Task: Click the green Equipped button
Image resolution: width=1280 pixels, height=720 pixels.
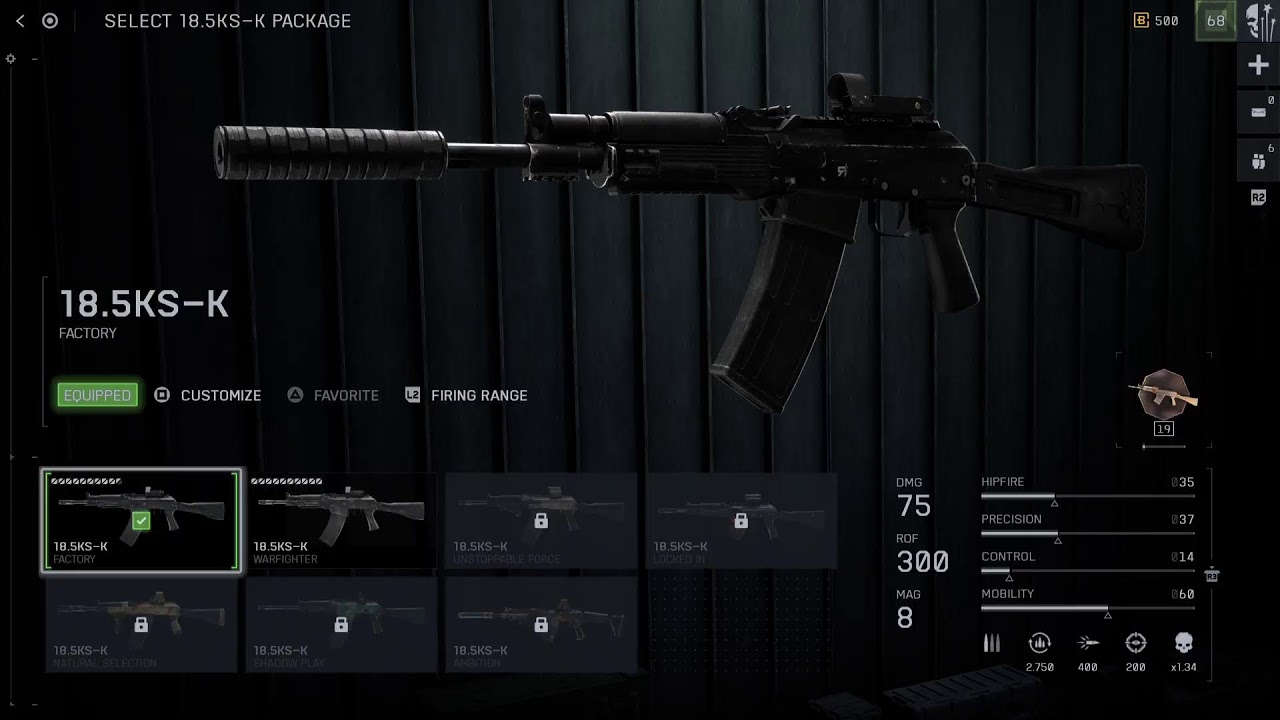Action: (97, 395)
